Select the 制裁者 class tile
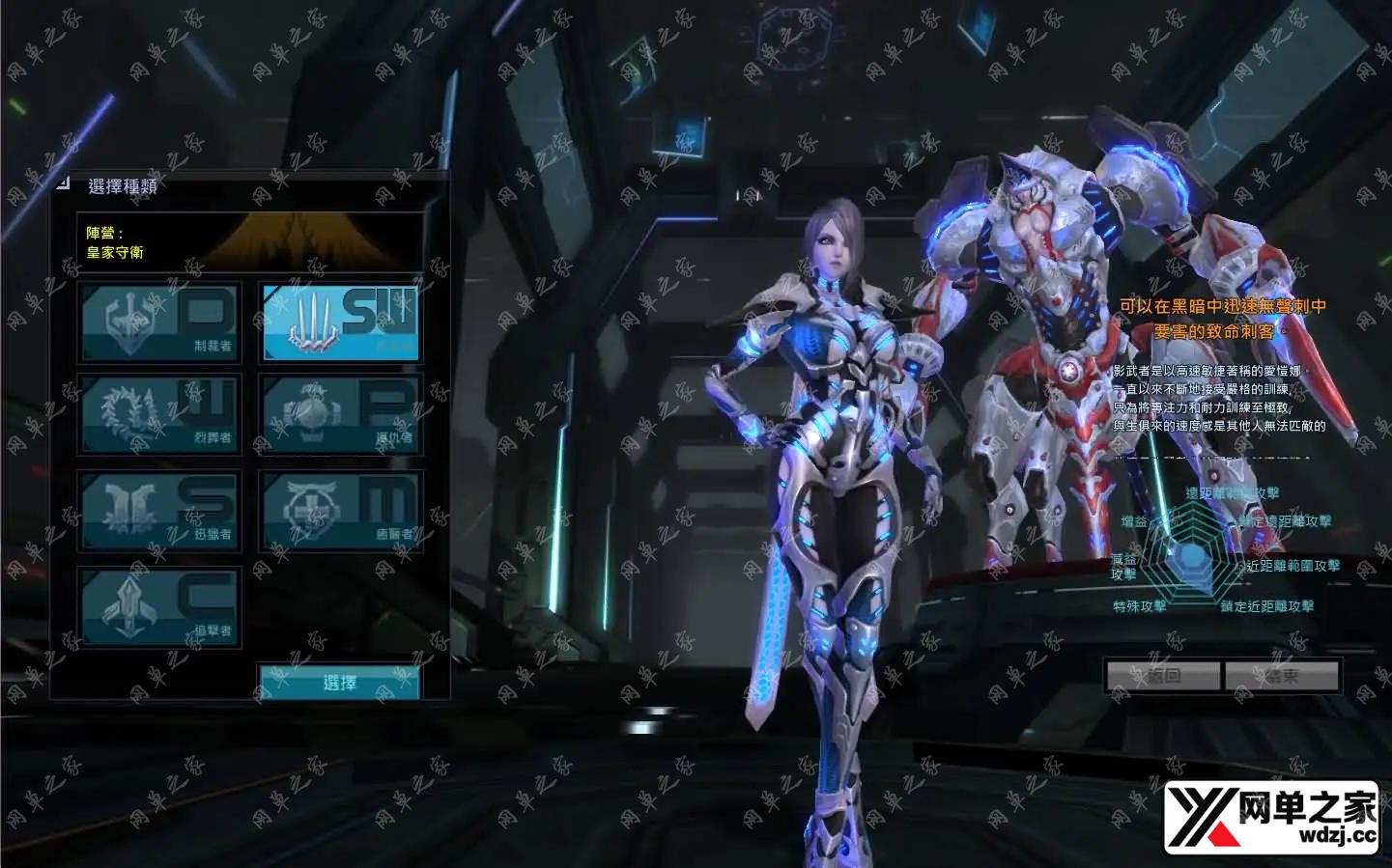This screenshot has height=868, width=1392. 159,322
